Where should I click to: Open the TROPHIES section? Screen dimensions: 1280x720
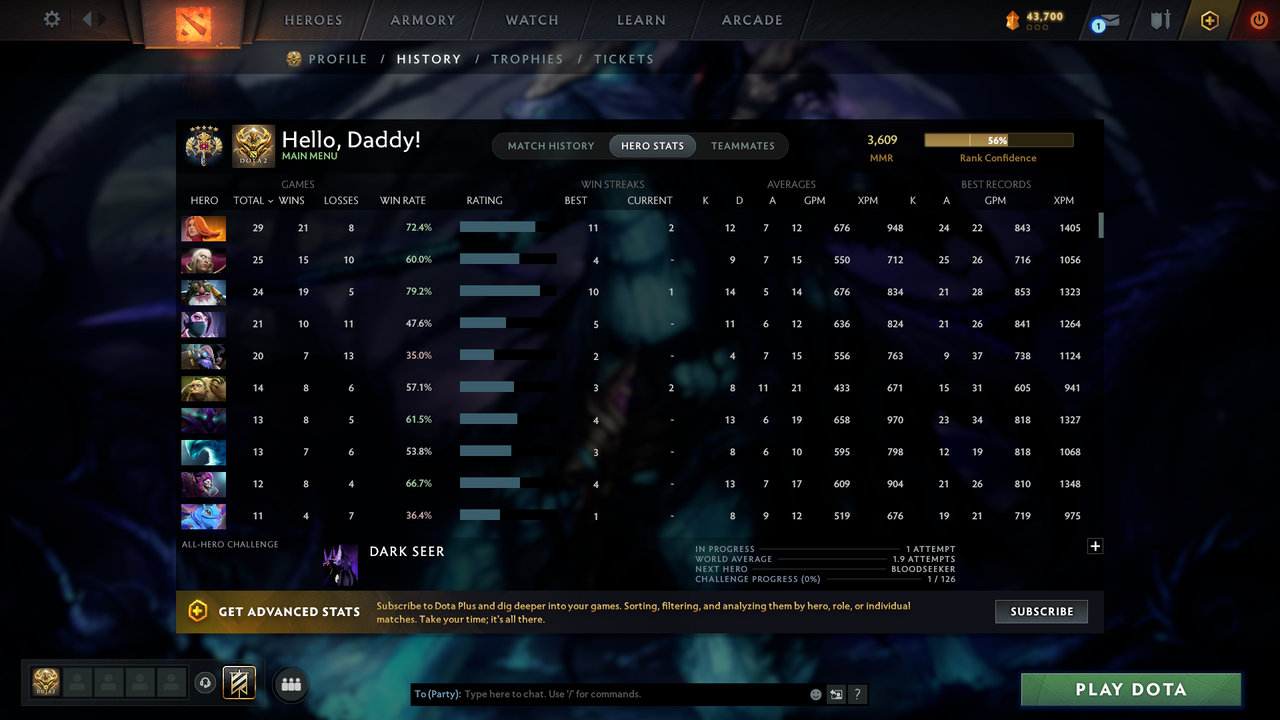[x=527, y=59]
